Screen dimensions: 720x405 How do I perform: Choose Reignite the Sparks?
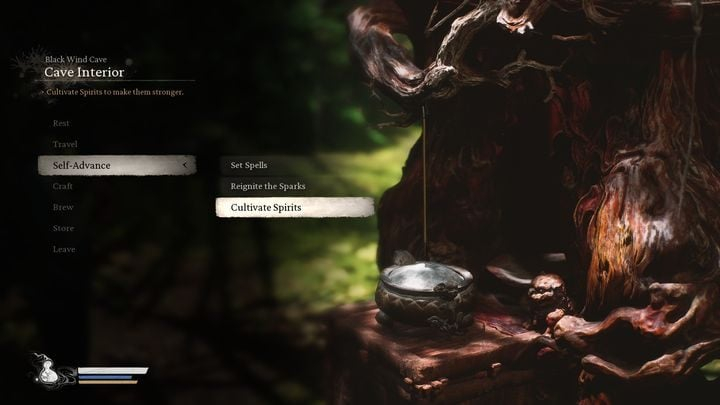268,186
